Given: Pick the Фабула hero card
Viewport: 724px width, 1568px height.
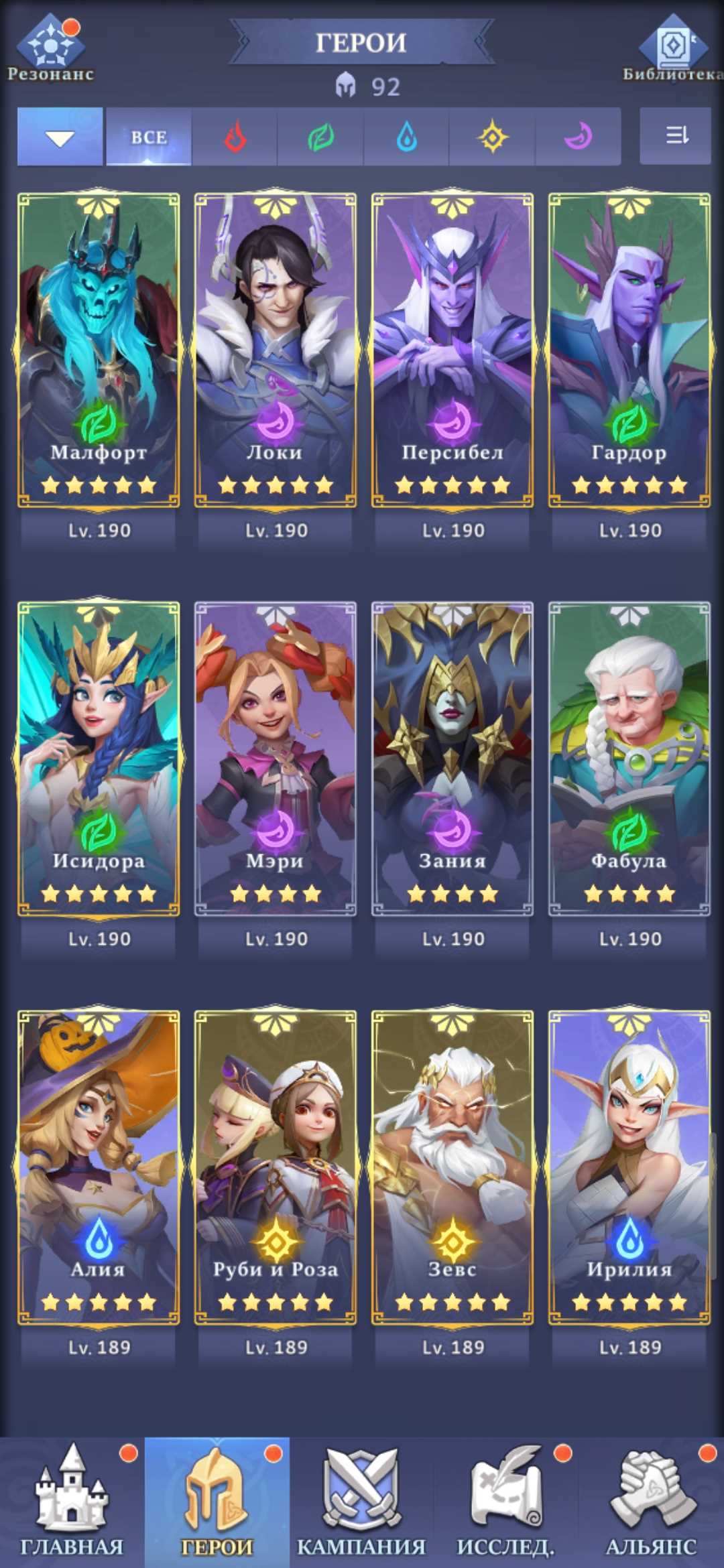Looking at the screenshot, I should pos(629,759).
